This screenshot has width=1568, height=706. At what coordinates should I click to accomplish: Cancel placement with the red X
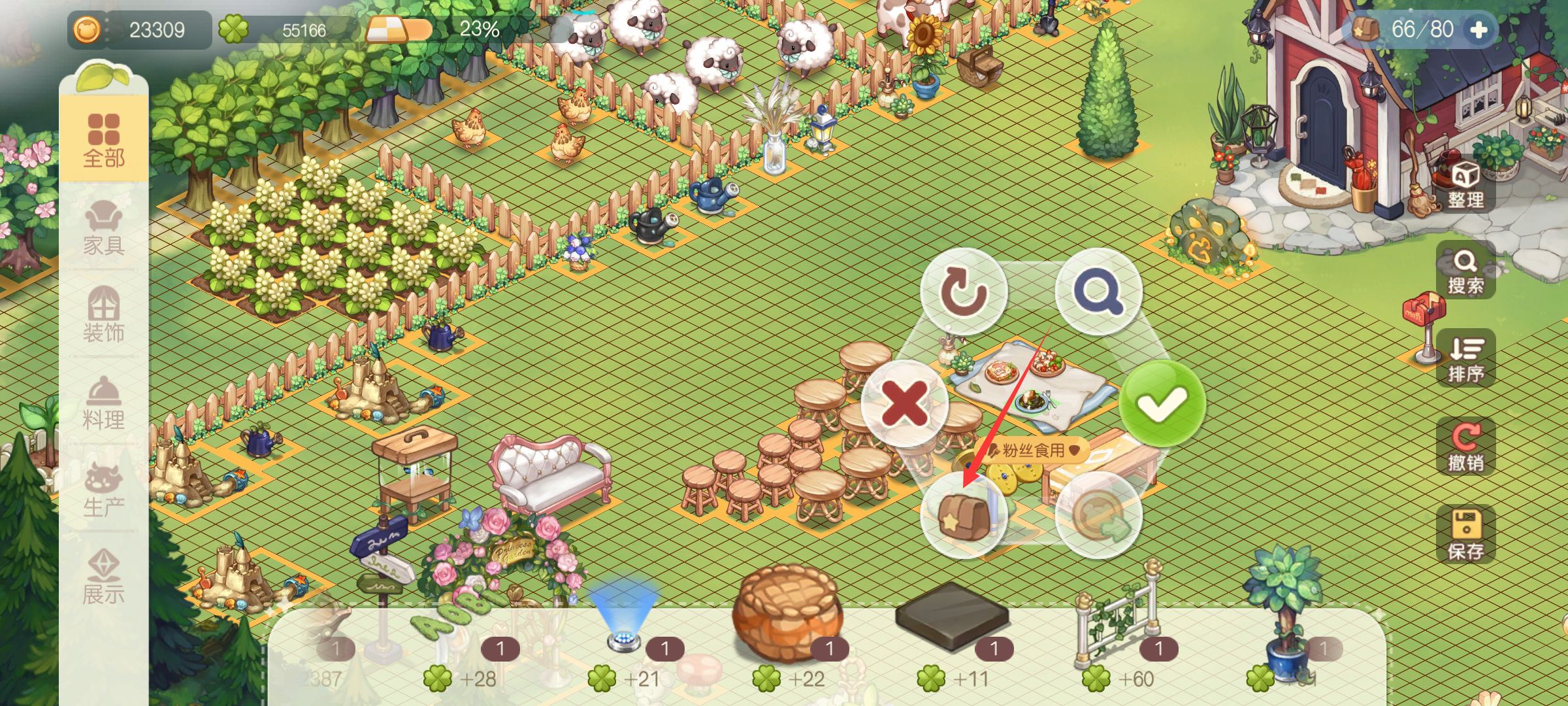[904, 403]
